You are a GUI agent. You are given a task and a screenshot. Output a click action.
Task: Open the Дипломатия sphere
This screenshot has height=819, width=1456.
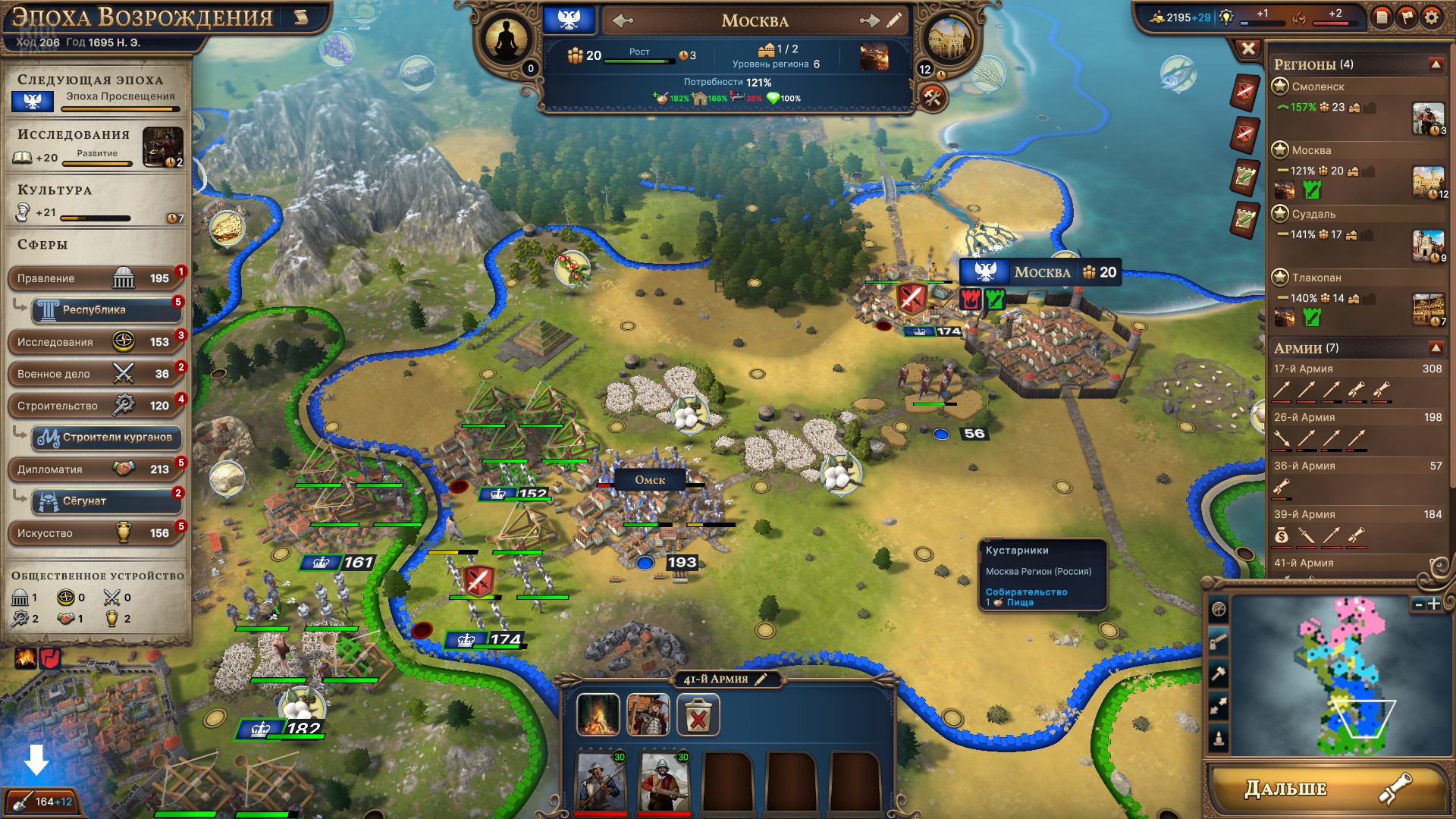[x=95, y=469]
